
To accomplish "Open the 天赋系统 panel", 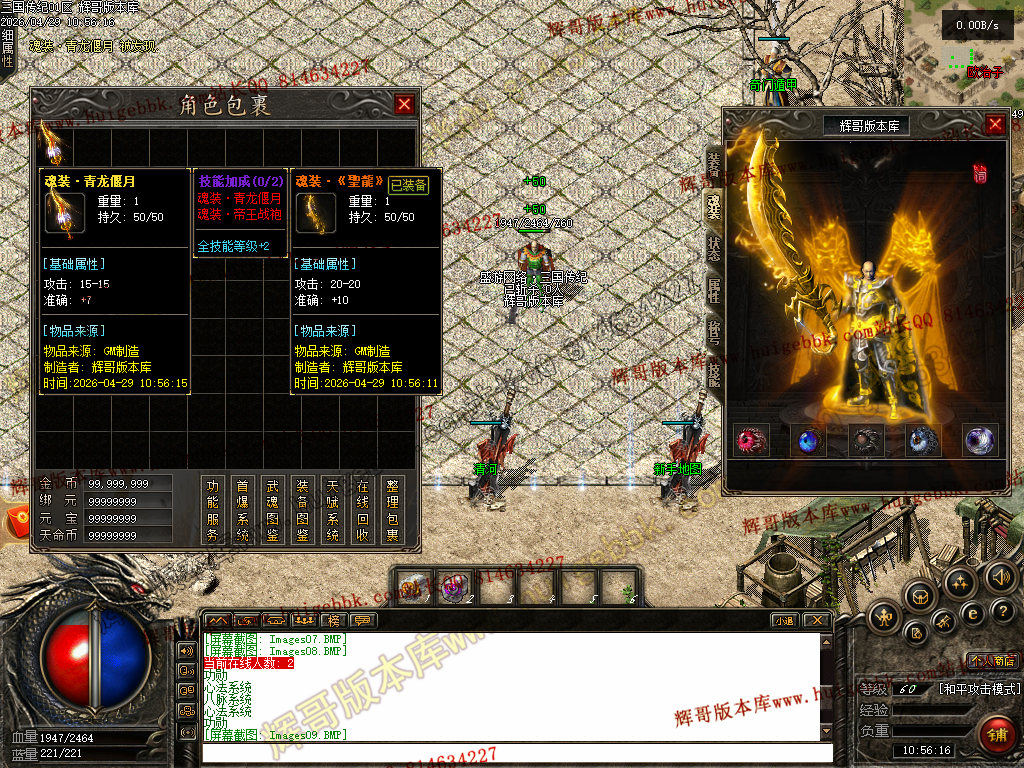I will (332, 510).
